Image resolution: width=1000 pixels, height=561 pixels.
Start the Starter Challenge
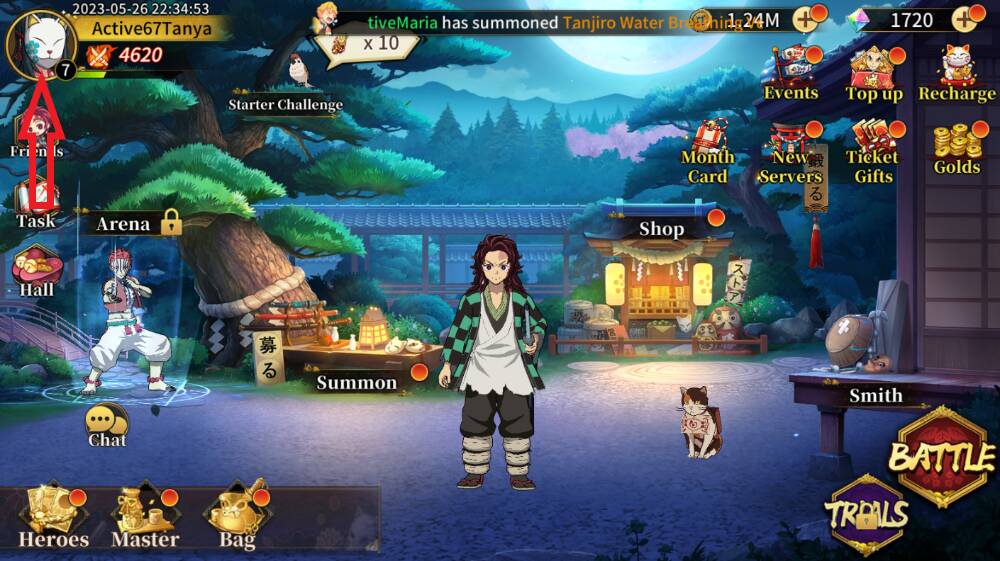click(x=286, y=88)
